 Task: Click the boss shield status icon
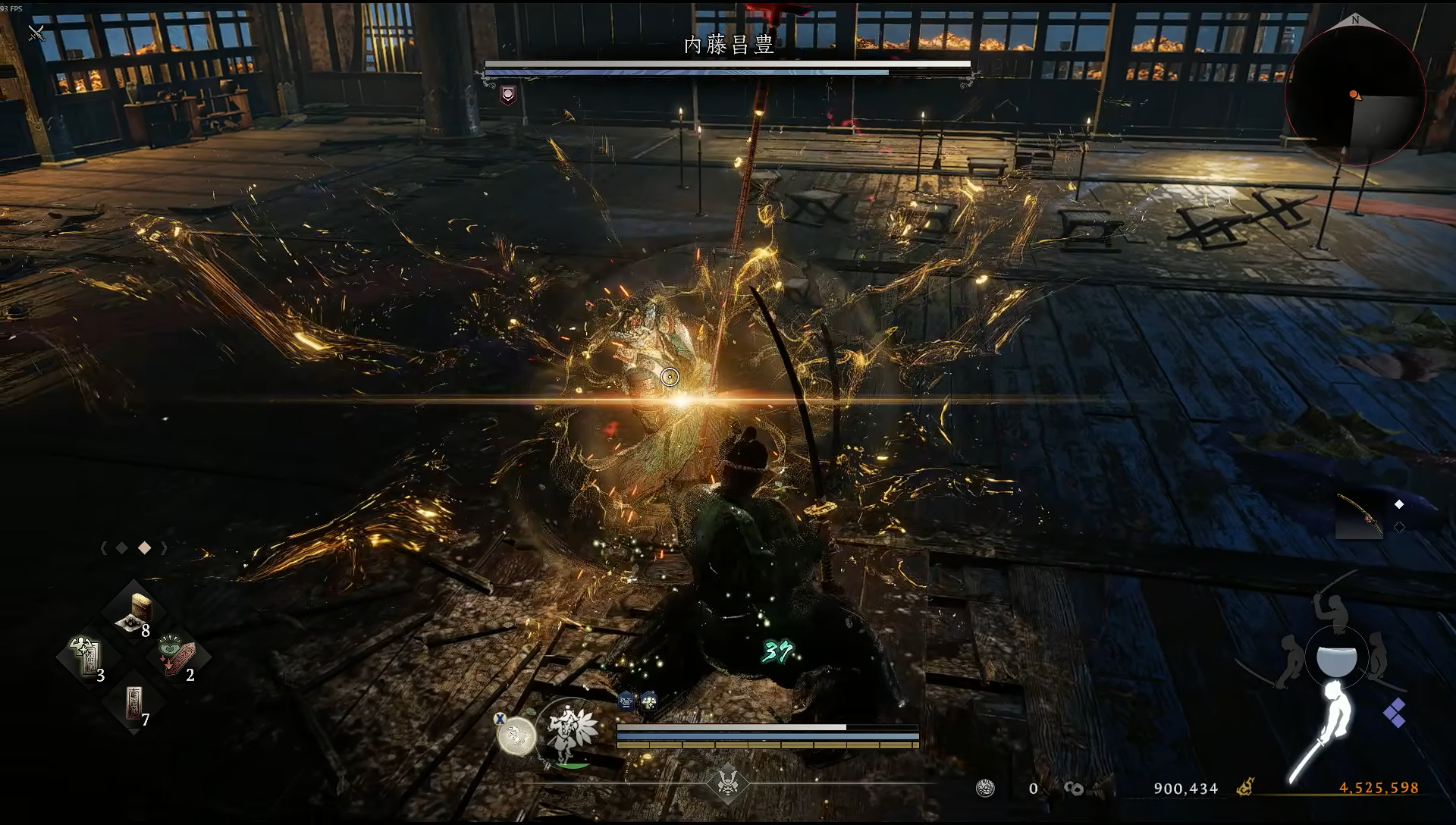point(508,95)
